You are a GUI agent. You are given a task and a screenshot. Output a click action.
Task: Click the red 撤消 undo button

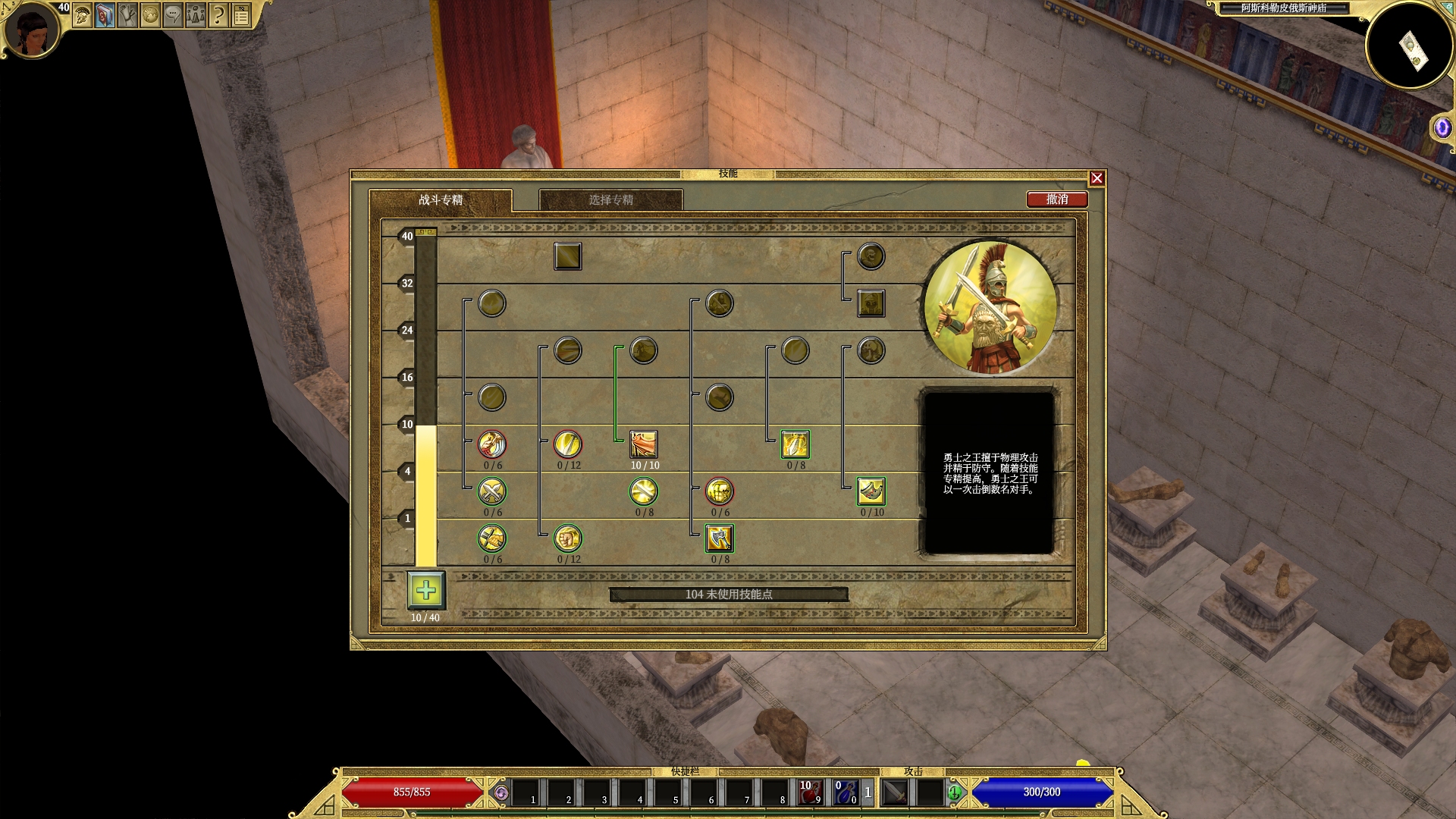coord(1057,199)
